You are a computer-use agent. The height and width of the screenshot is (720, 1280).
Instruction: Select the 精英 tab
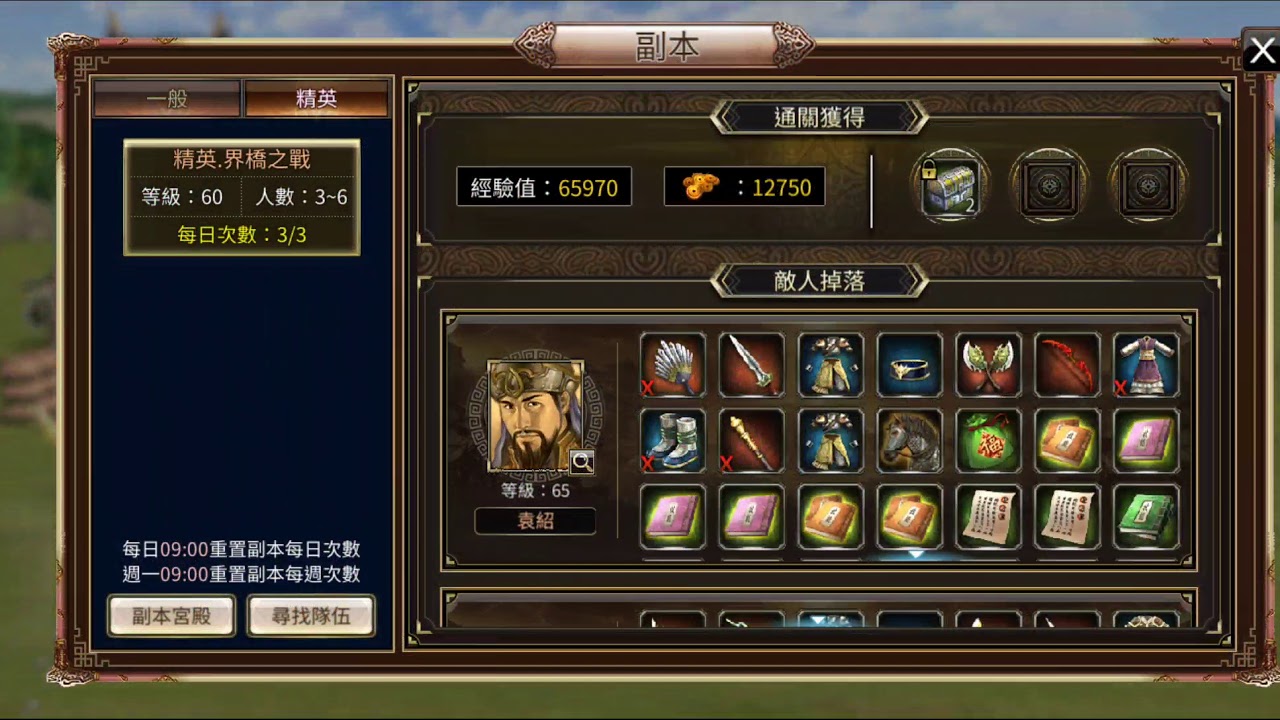pyautogui.click(x=316, y=99)
